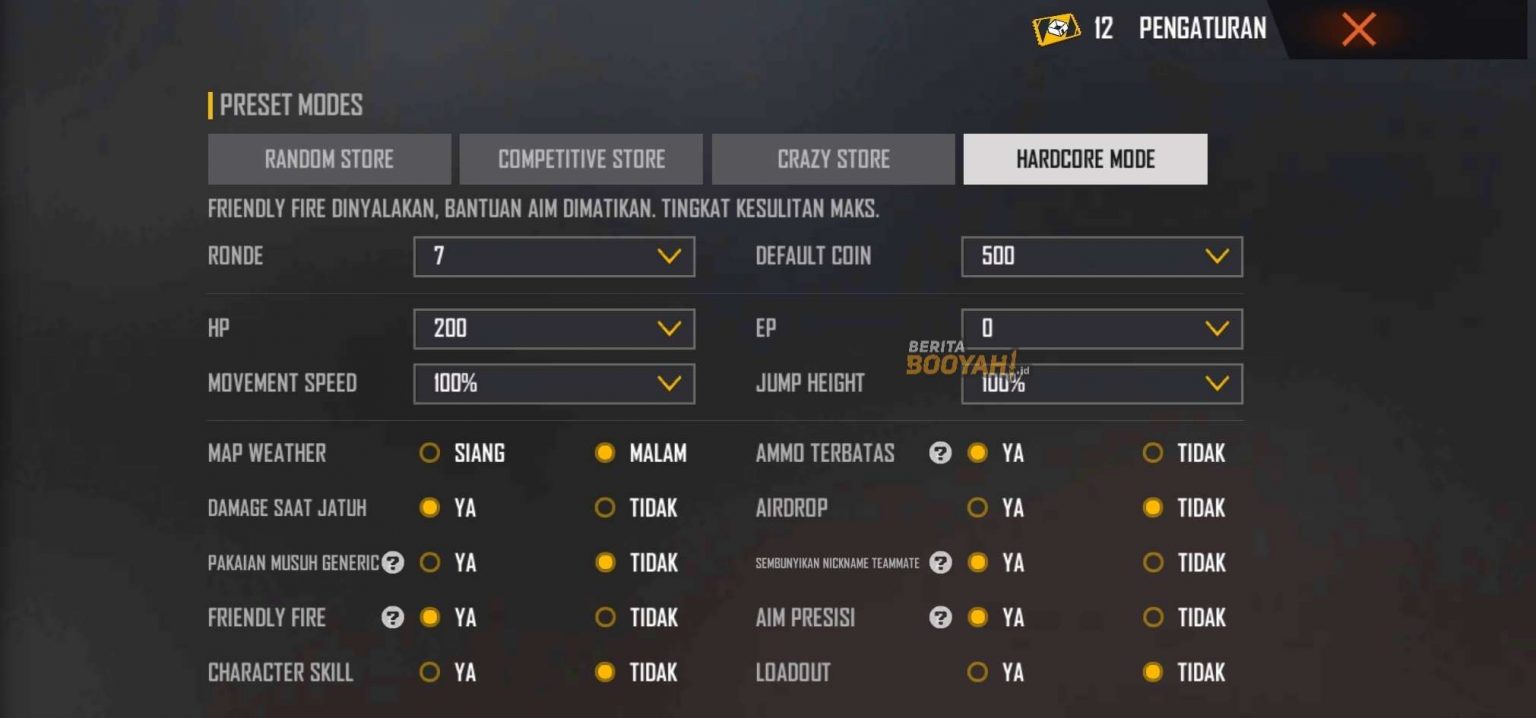Choose Tidak for Damage Saat Jatuh
The width and height of the screenshot is (1536, 718).
[x=605, y=508]
